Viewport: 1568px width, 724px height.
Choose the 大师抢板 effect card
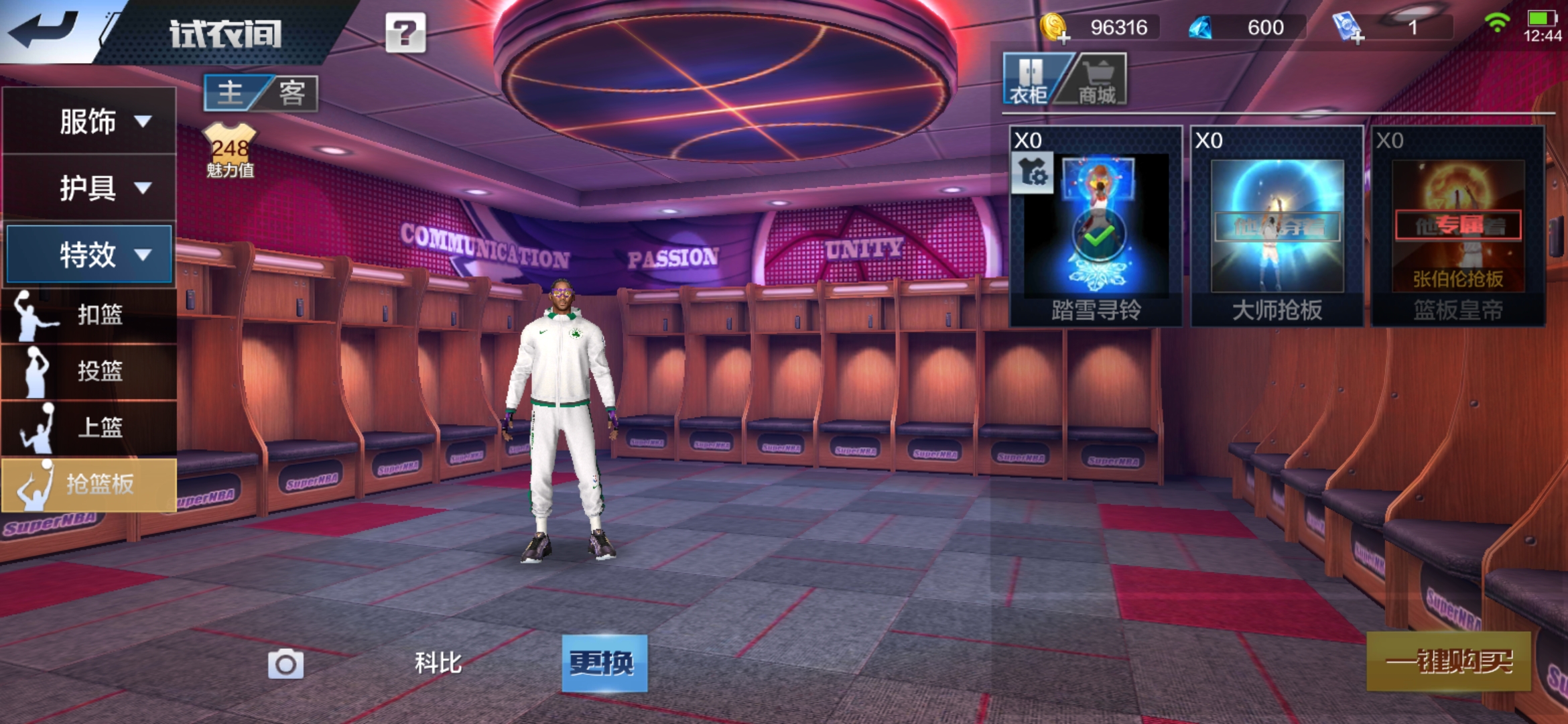(x=1277, y=227)
